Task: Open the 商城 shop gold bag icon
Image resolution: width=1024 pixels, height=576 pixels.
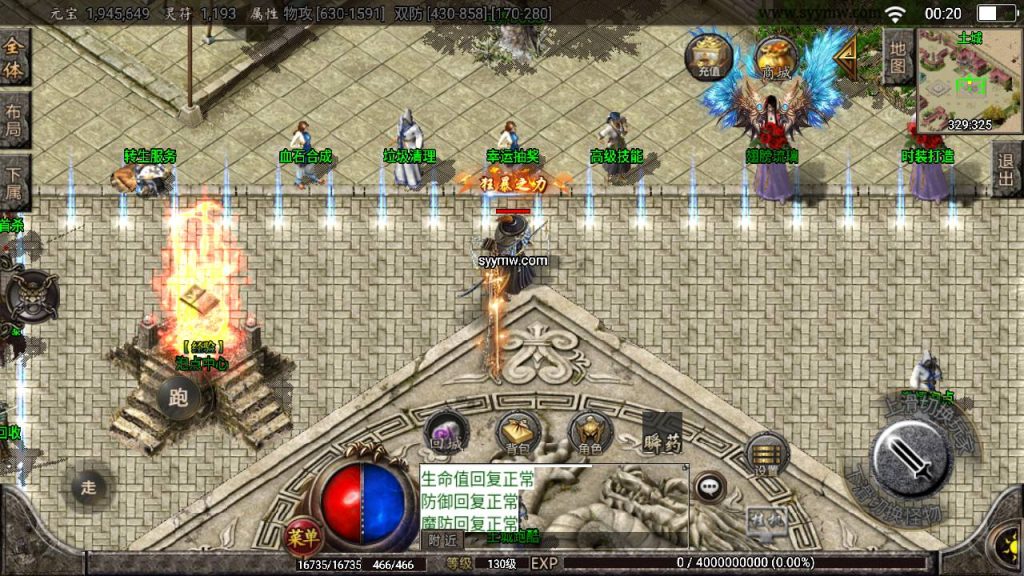Action: 776,56
